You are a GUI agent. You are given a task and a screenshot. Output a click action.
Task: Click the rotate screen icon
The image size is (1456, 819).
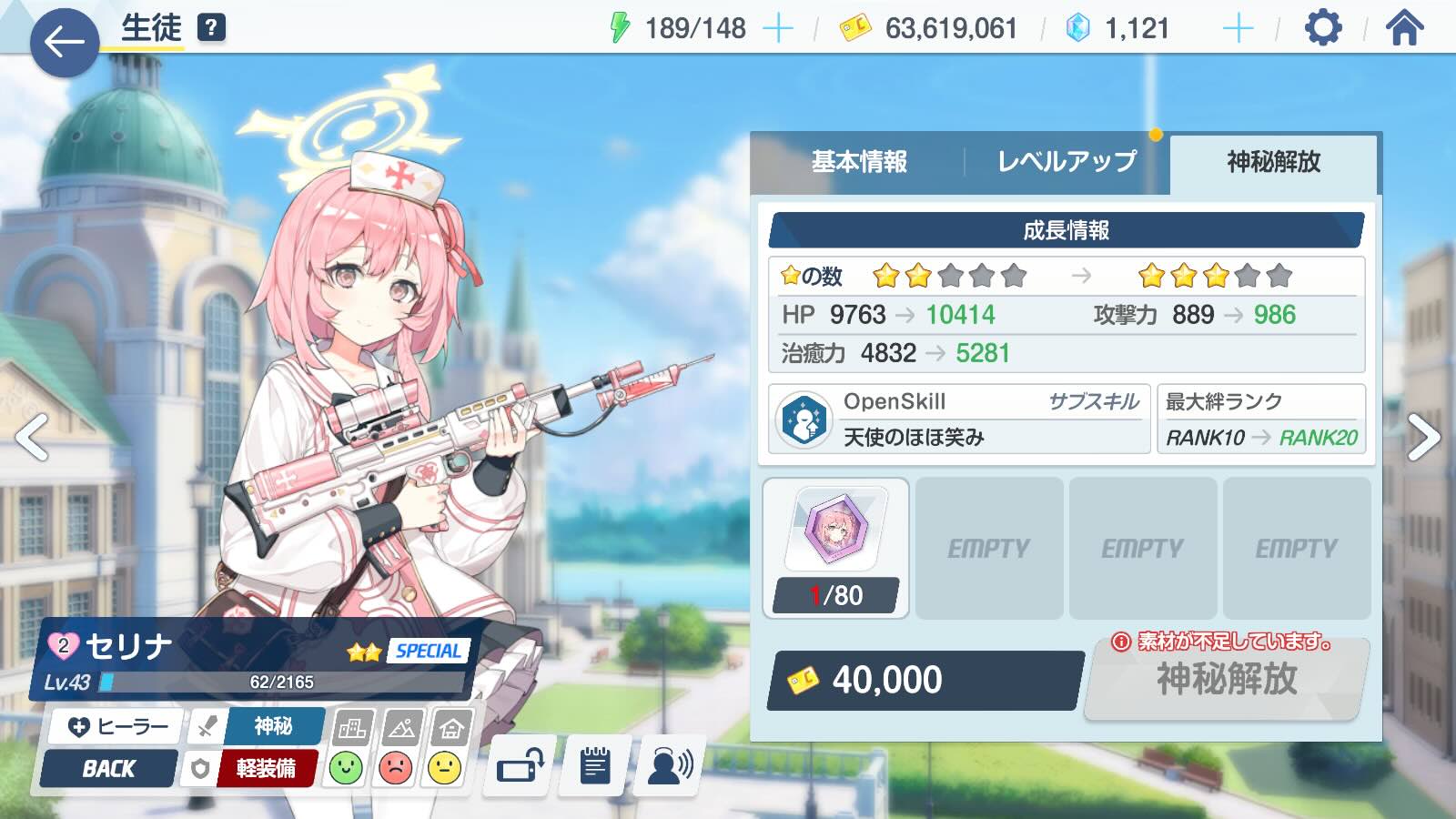tap(520, 765)
